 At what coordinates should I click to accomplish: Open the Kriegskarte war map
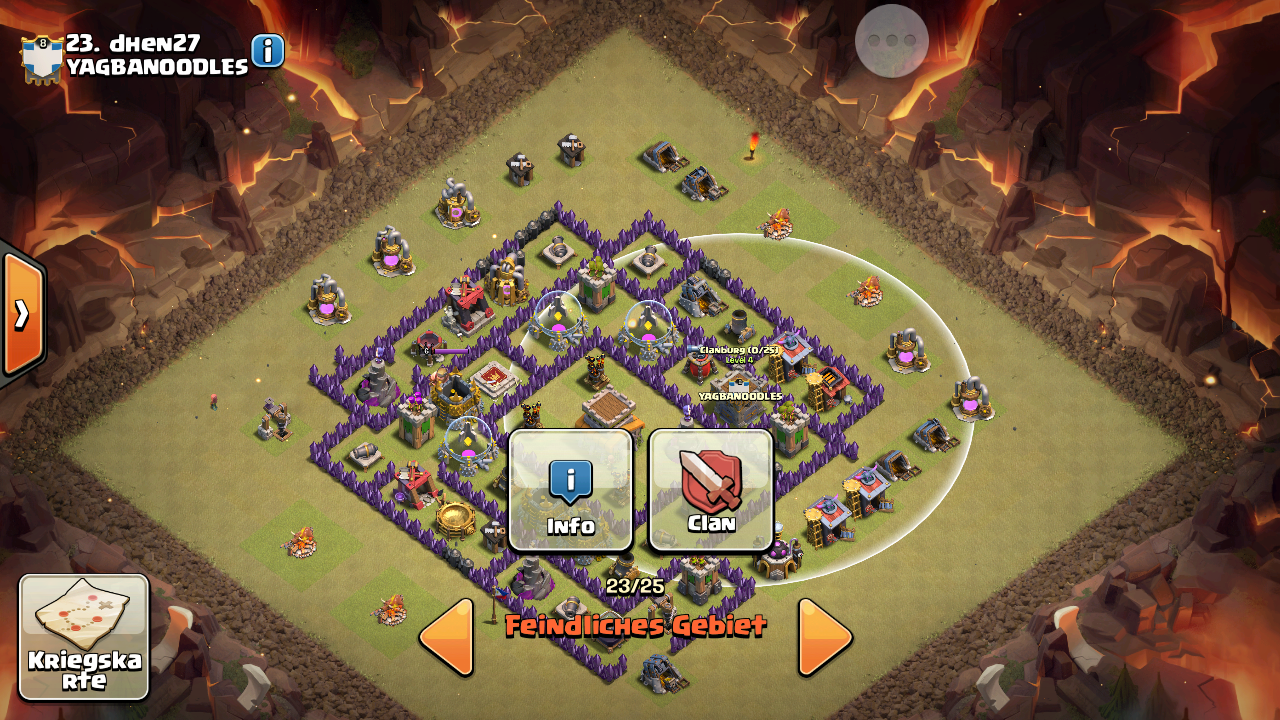coord(84,637)
